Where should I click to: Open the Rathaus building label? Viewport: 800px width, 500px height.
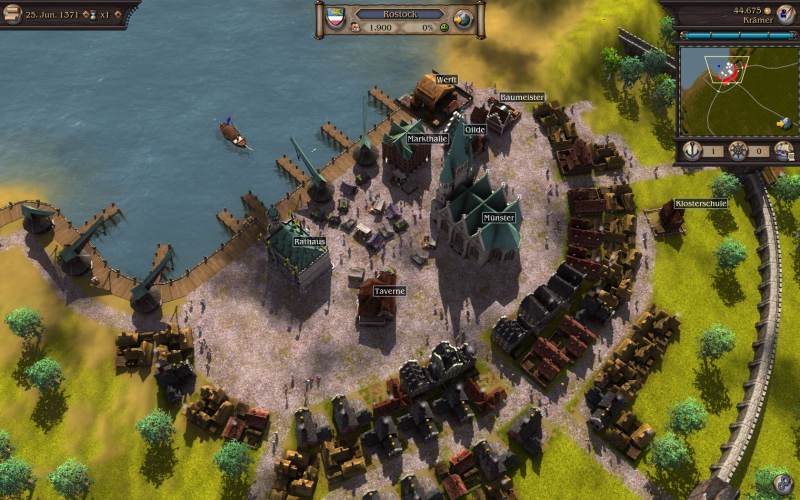pyautogui.click(x=309, y=241)
